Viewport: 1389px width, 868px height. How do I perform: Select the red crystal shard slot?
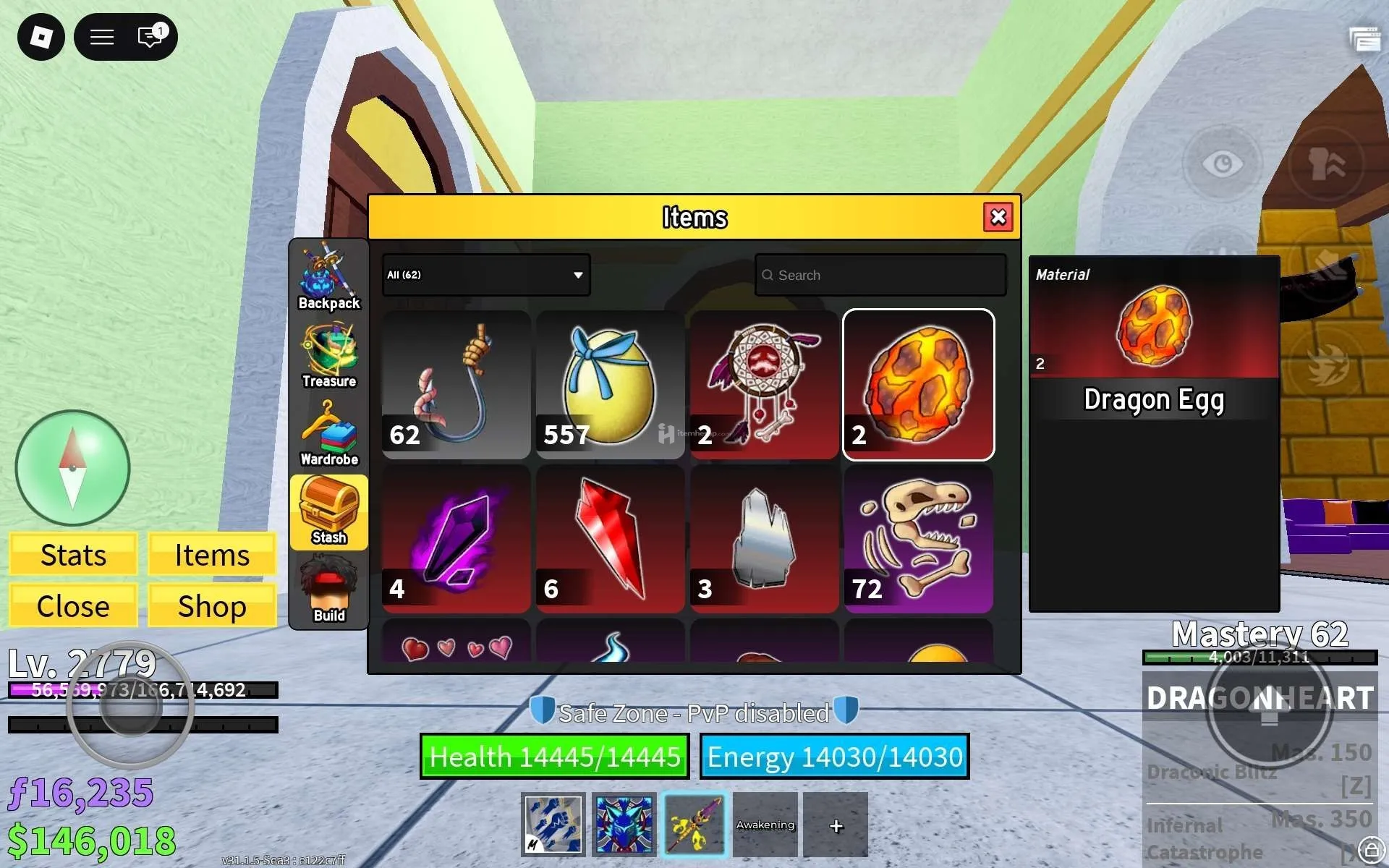610,539
